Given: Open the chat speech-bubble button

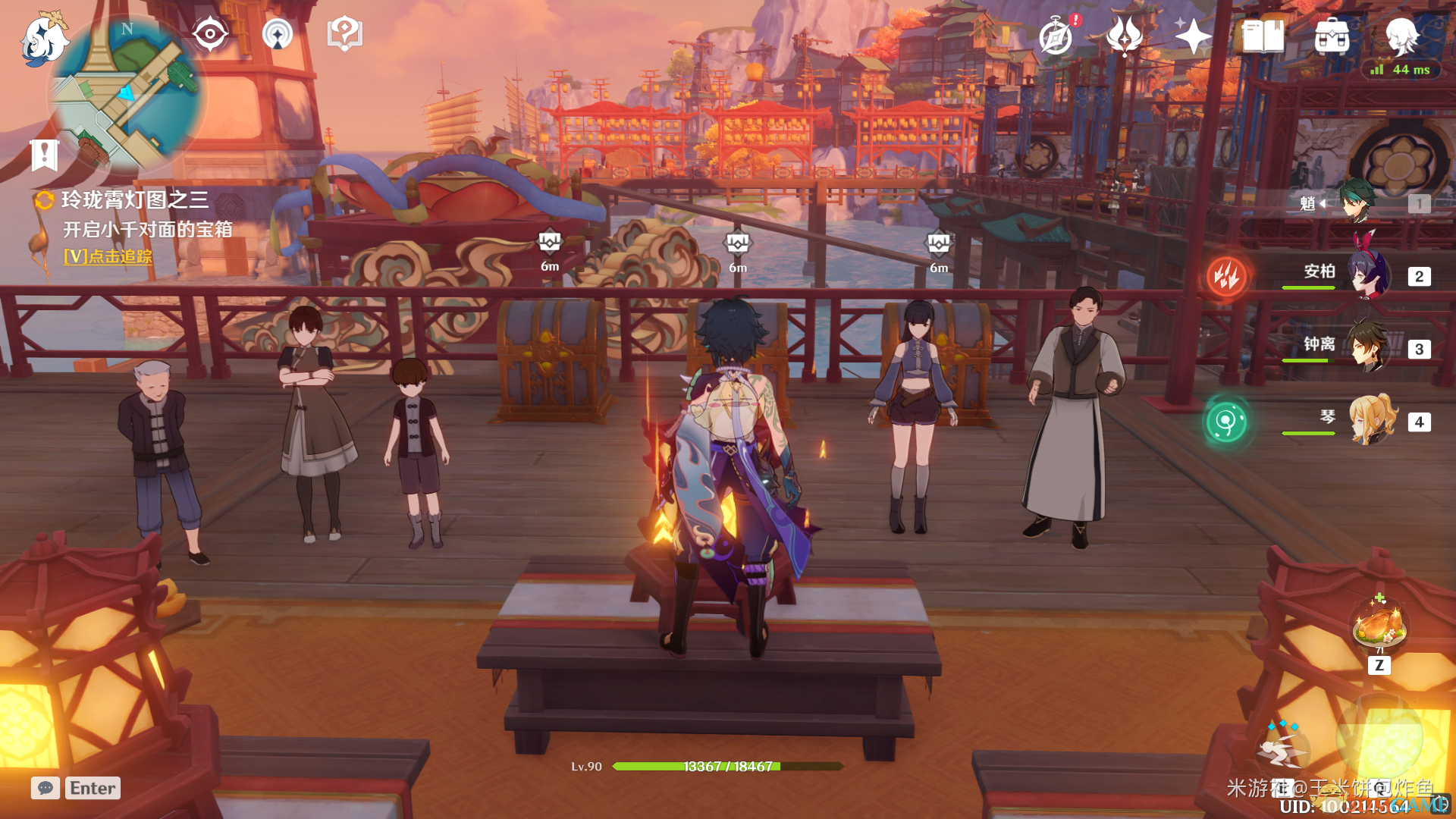Looking at the screenshot, I should [45, 788].
